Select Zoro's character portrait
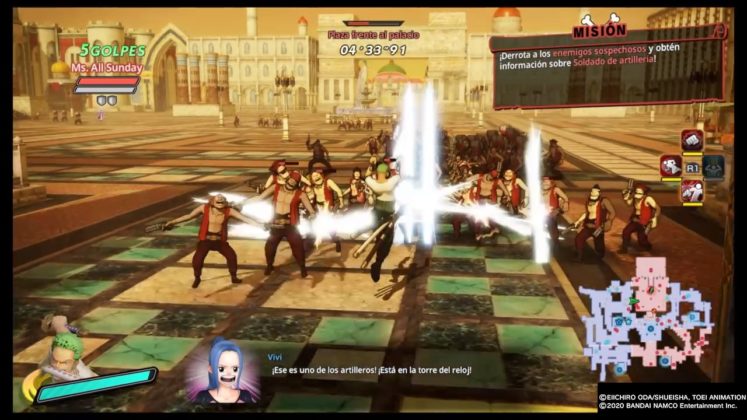The image size is (747, 420). [62, 352]
